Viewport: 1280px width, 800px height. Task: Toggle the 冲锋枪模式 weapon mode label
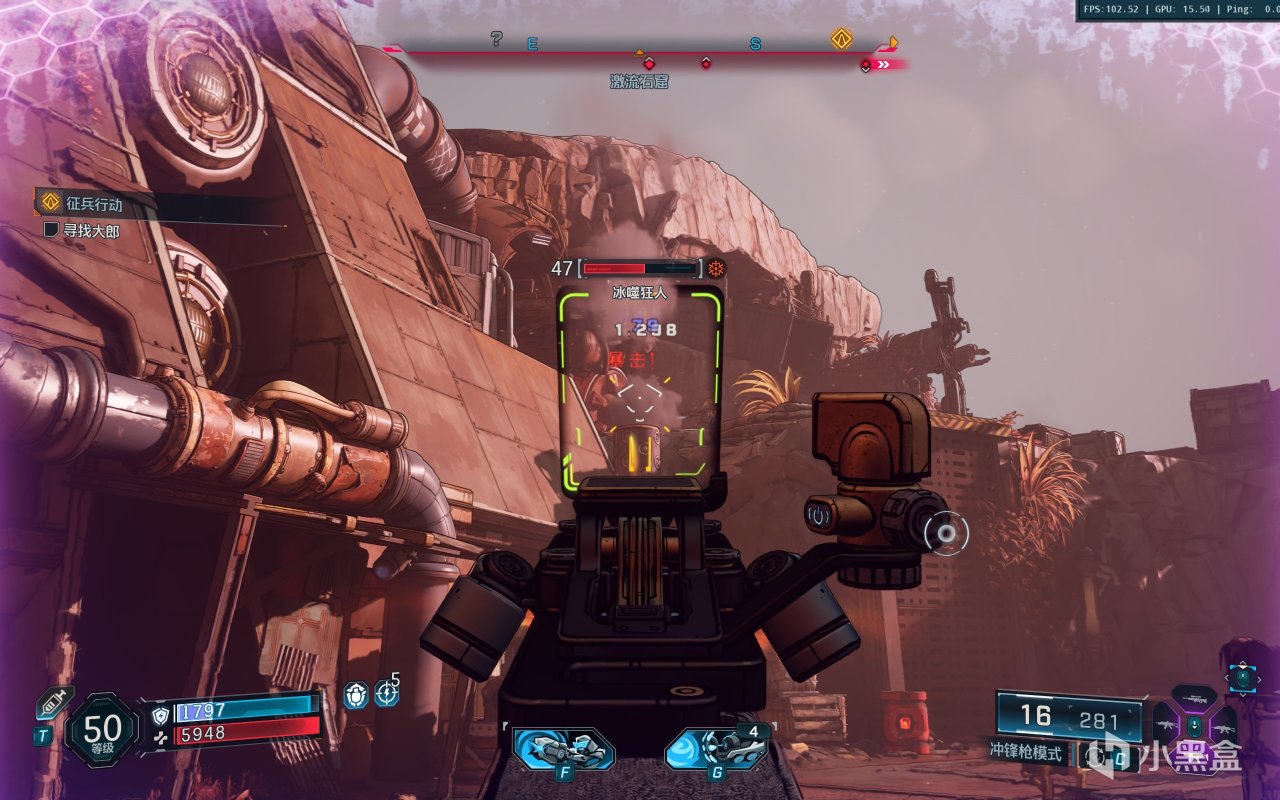pos(1026,752)
